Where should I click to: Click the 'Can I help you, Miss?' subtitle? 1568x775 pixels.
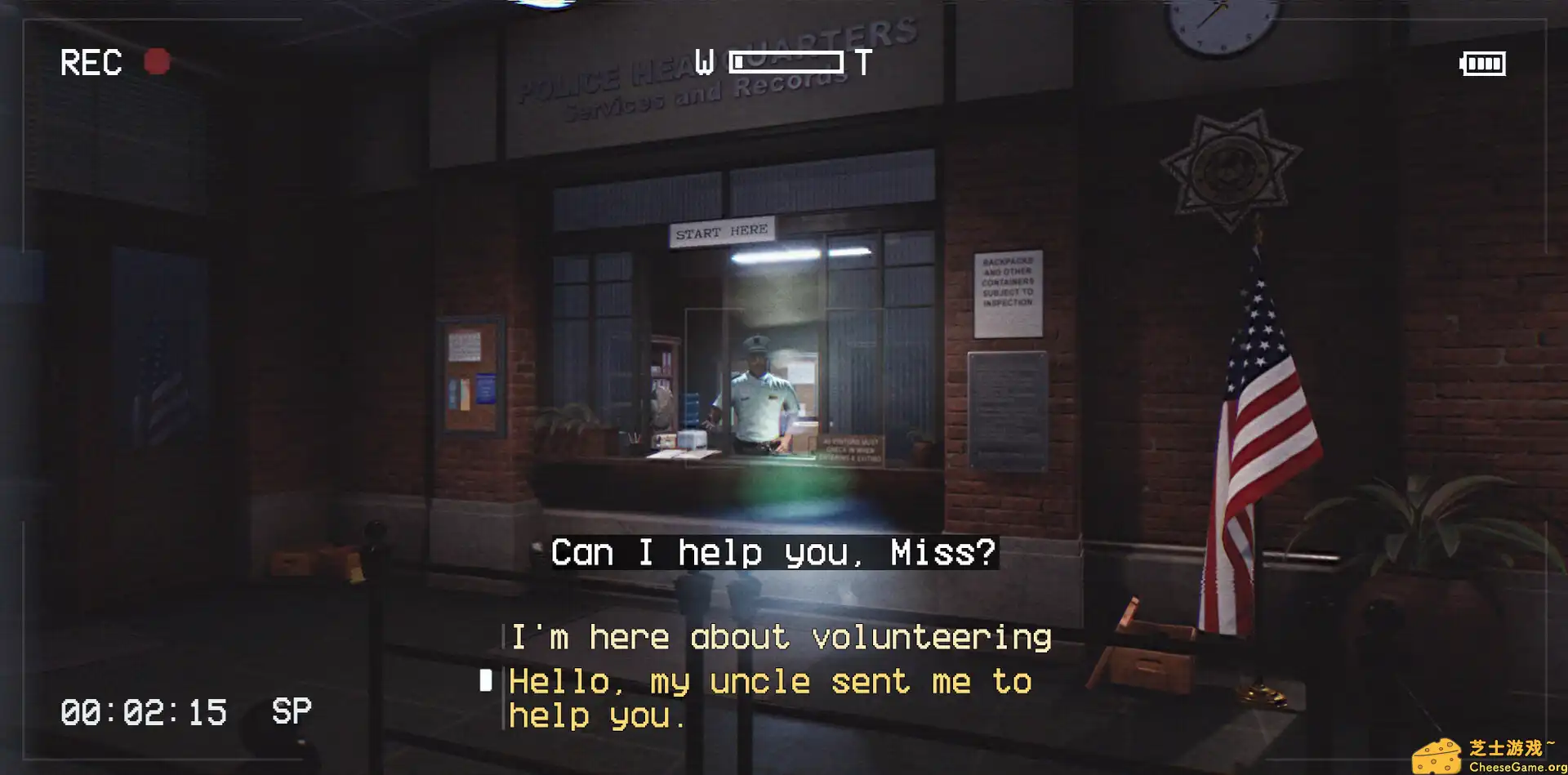(773, 551)
